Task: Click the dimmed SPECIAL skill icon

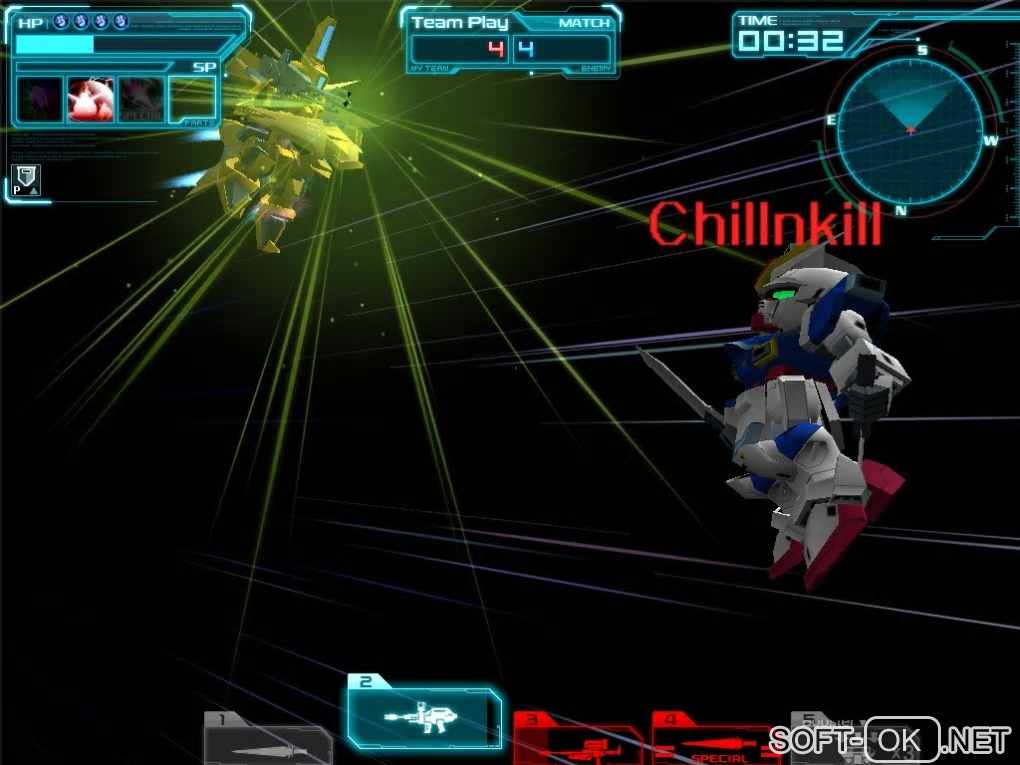Action: (x=141, y=99)
